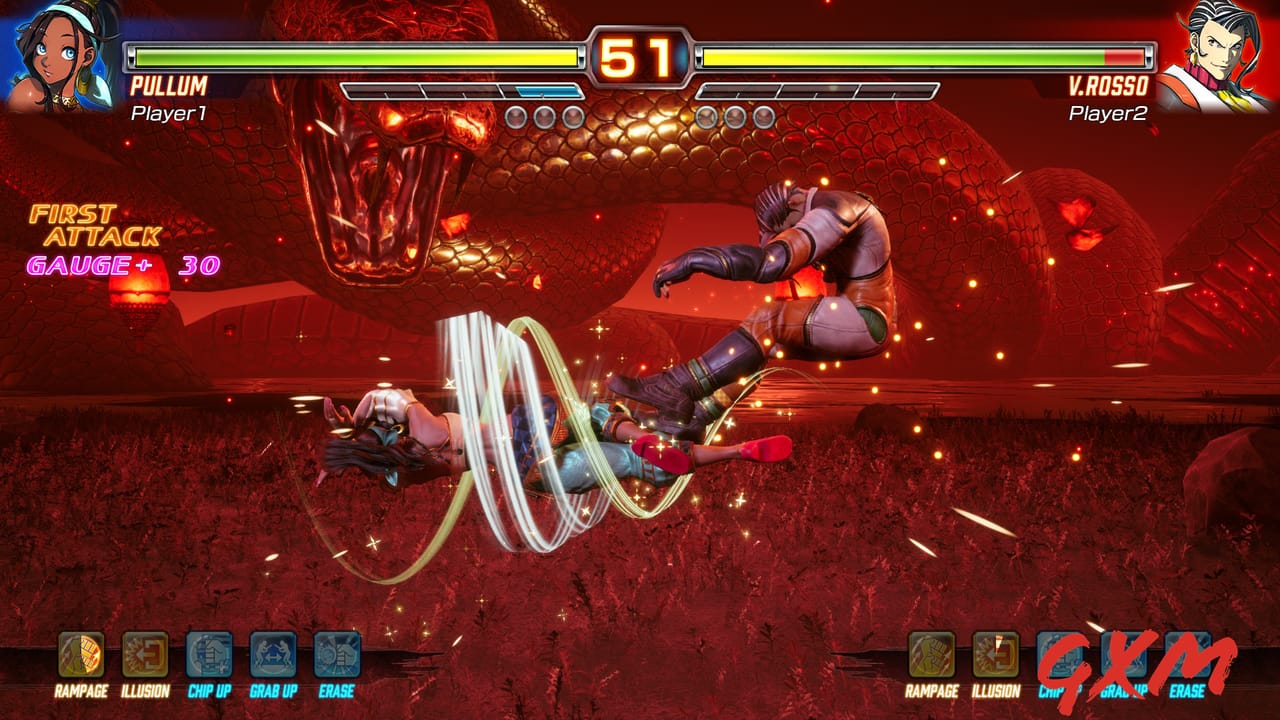Select Pullum's Erase gougi icon
This screenshot has height=720, width=1280.
pos(337,655)
